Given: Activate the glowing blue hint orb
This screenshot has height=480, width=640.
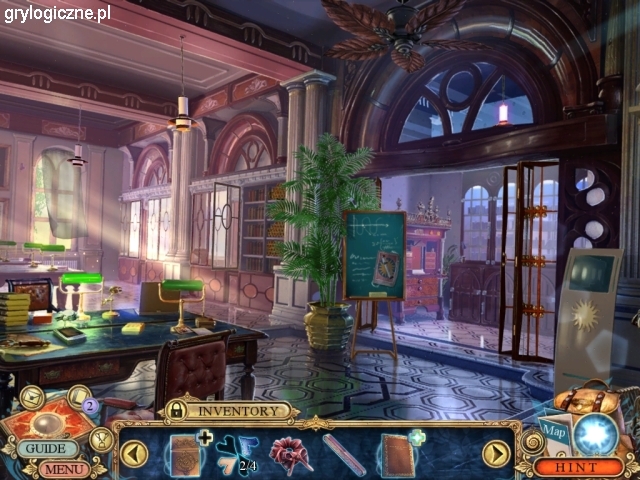Looking at the screenshot, I should pyautogui.click(x=597, y=433).
